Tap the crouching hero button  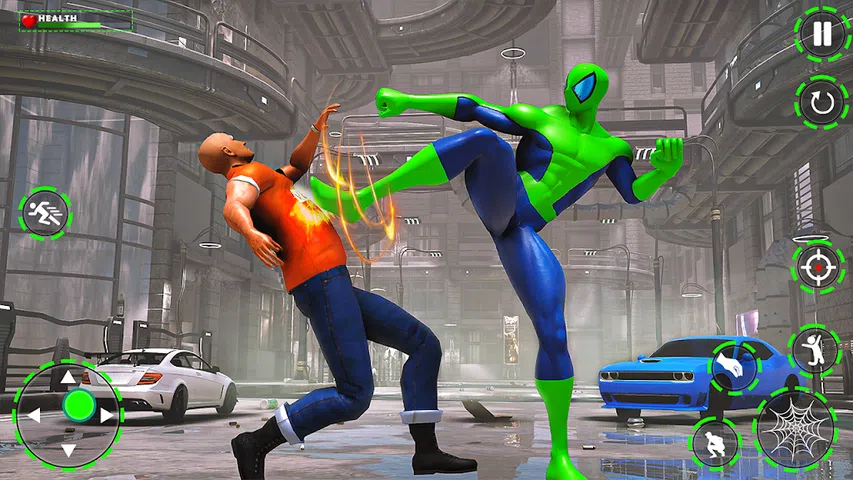[716, 443]
